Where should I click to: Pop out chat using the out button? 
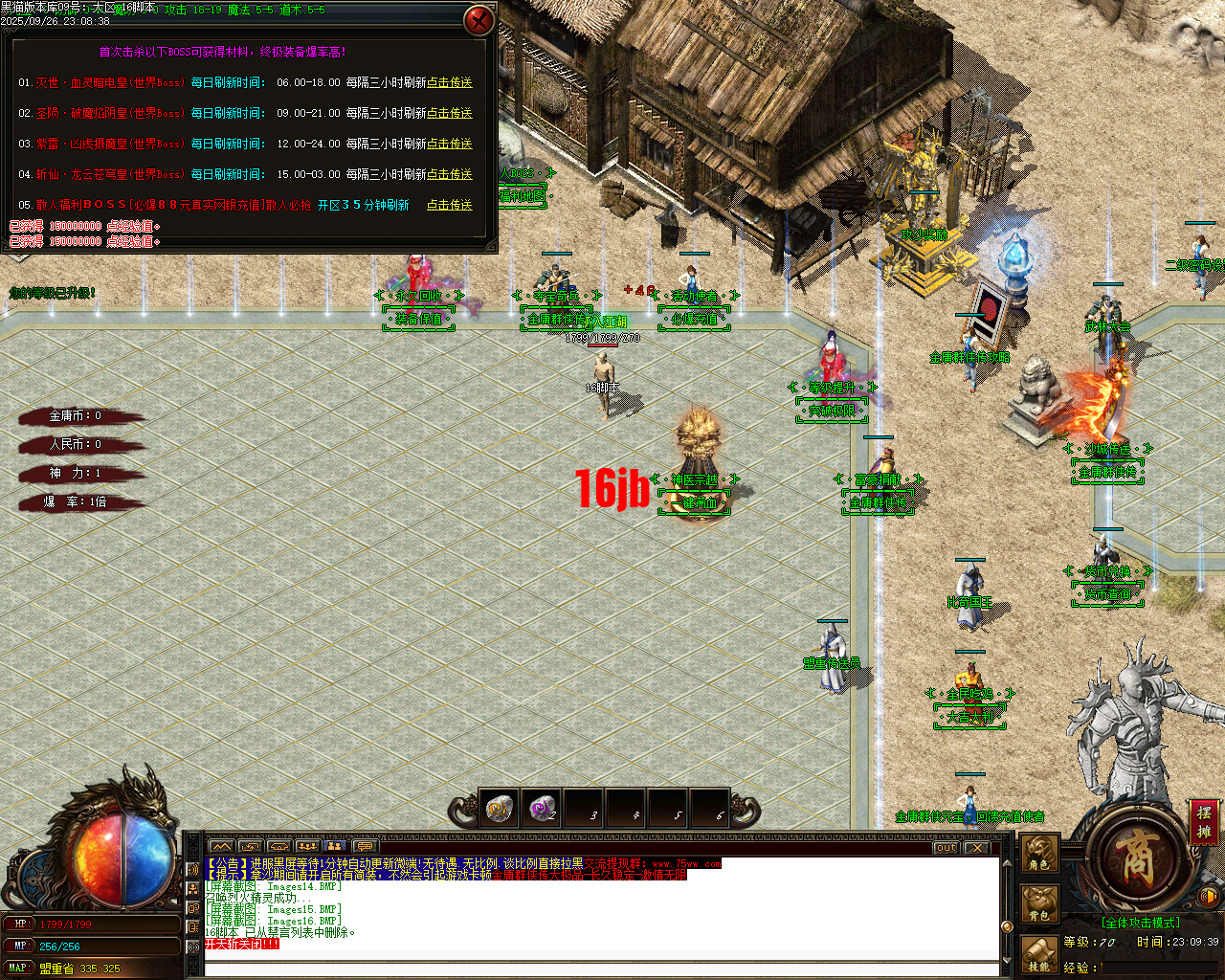[x=945, y=848]
